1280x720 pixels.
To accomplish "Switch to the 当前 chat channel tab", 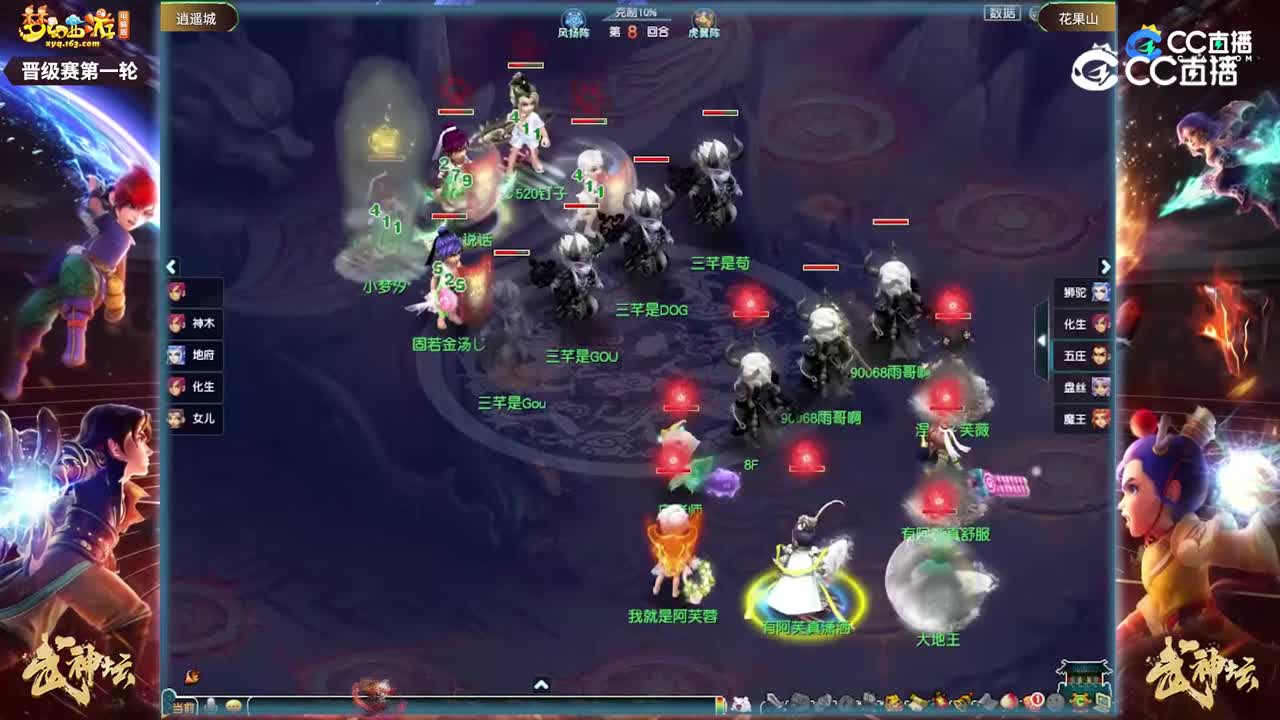I will pos(182,705).
